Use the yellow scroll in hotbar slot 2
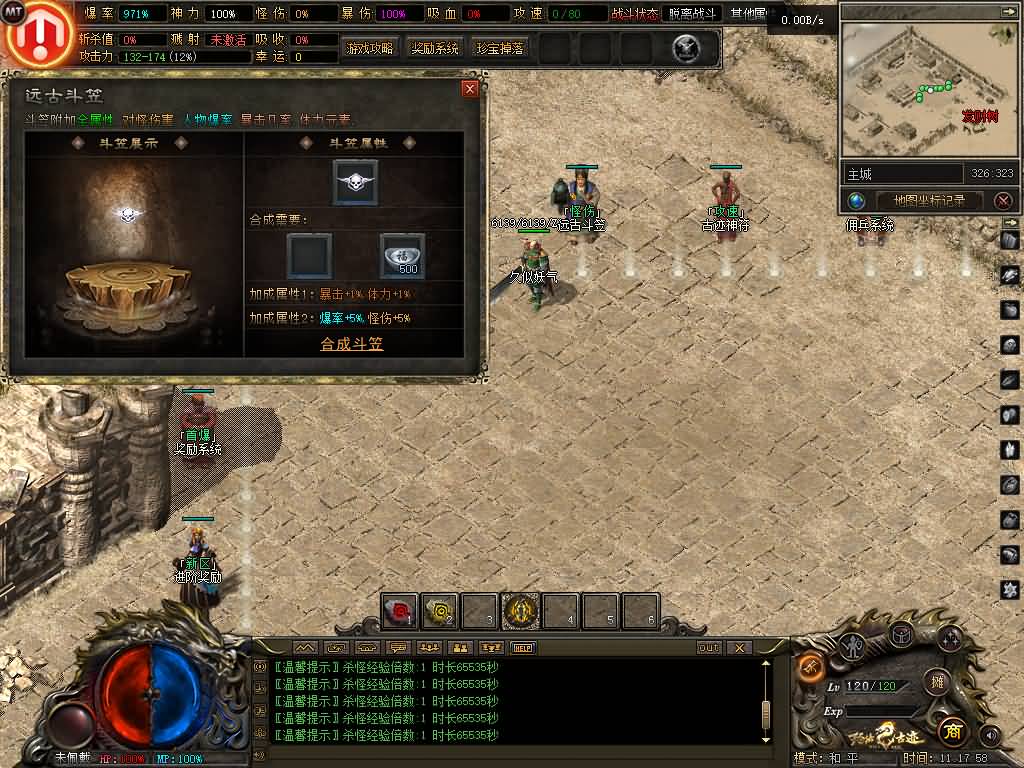 point(440,610)
